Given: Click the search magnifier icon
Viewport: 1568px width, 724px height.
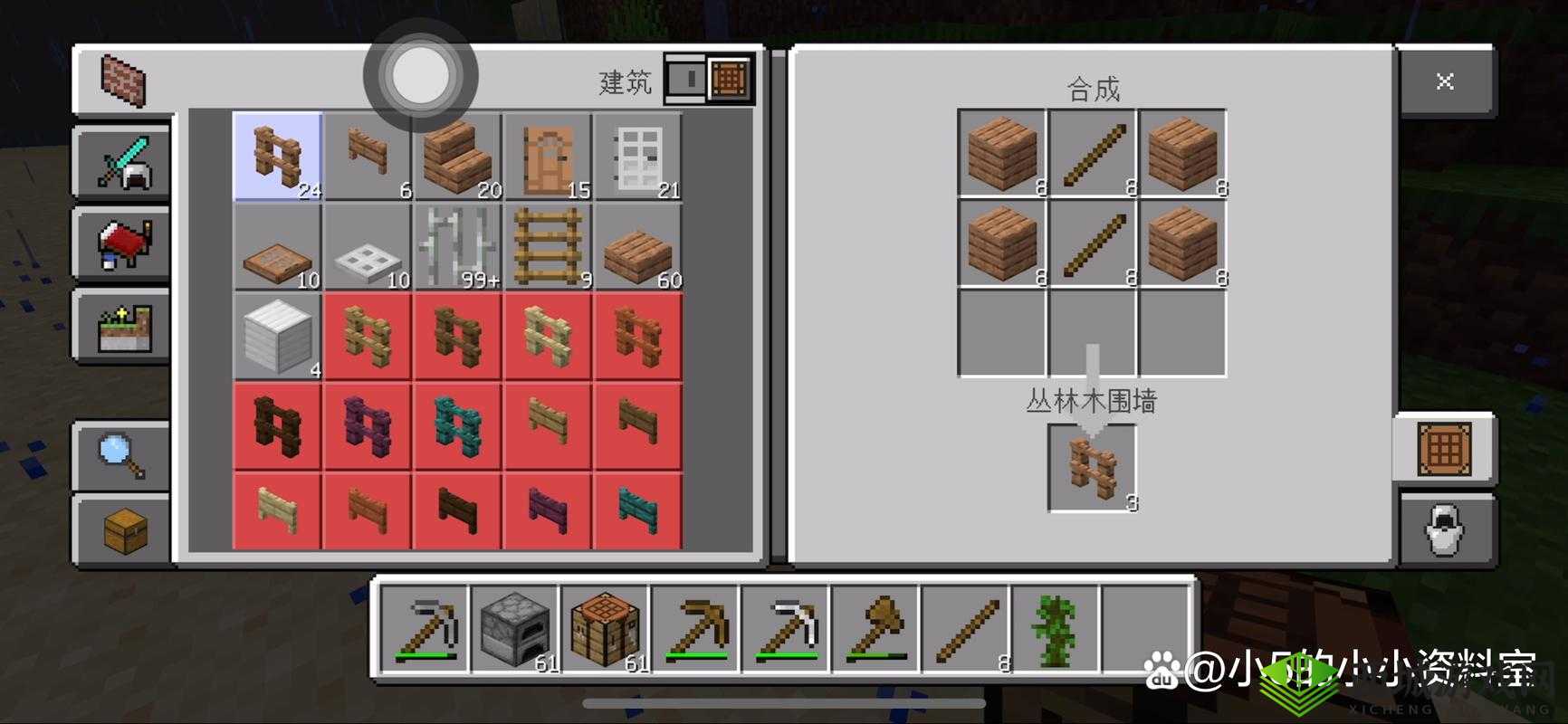Looking at the screenshot, I should coord(122,457).
